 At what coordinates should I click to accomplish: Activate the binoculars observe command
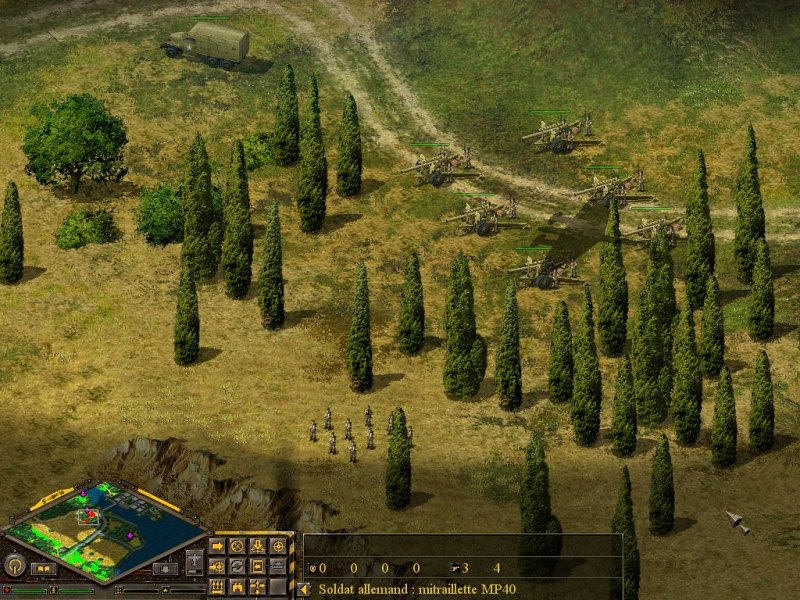[x=237, y=586]
